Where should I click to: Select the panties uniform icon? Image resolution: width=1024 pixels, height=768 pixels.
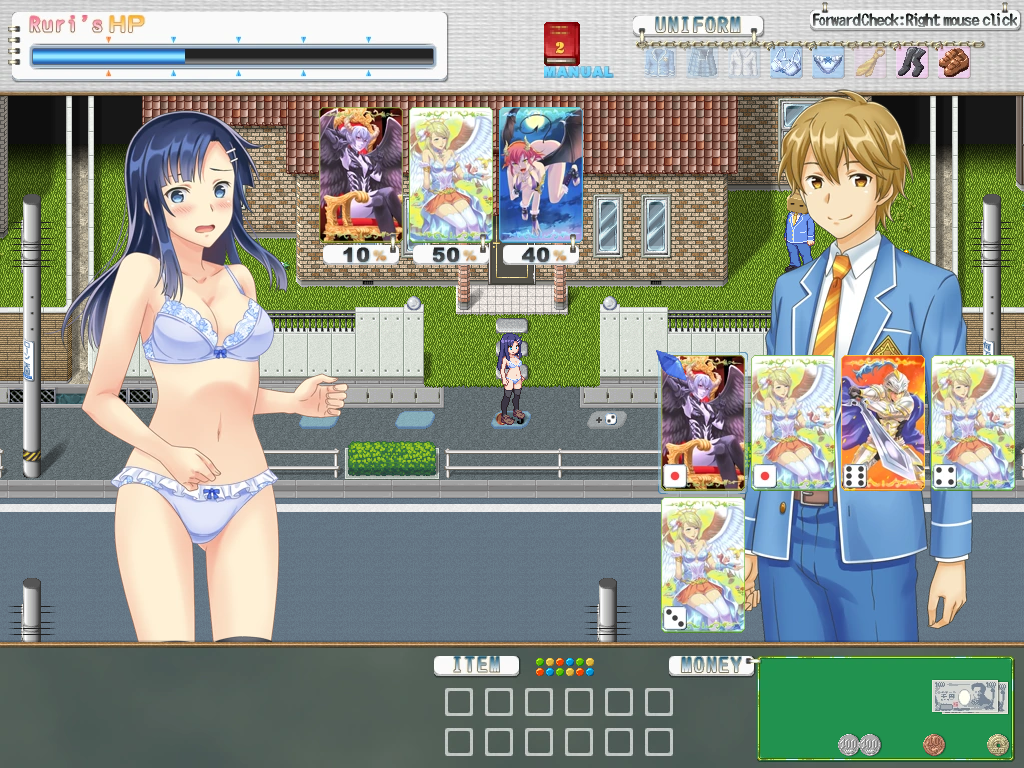tap(826, 63)
